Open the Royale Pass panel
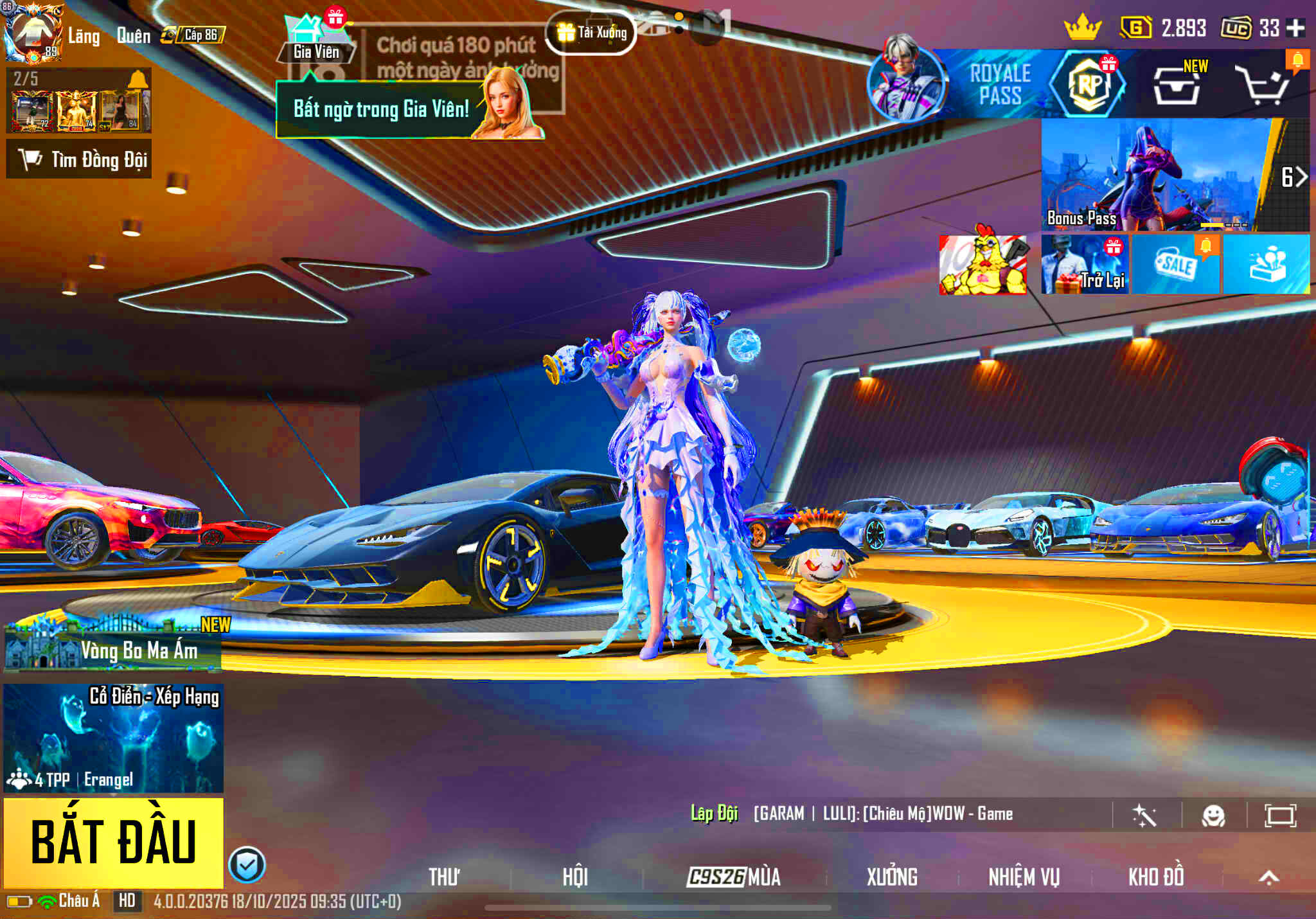1316x919 pixels. [x=1000, y=84]
